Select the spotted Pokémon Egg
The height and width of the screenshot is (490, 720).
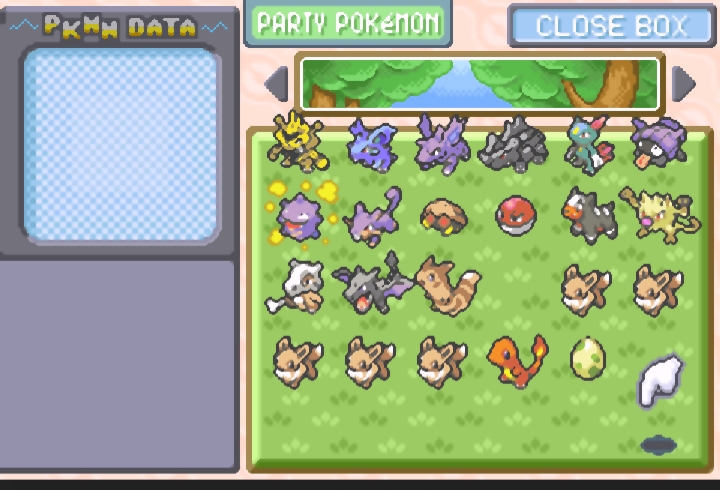click(x=586, y=359)
